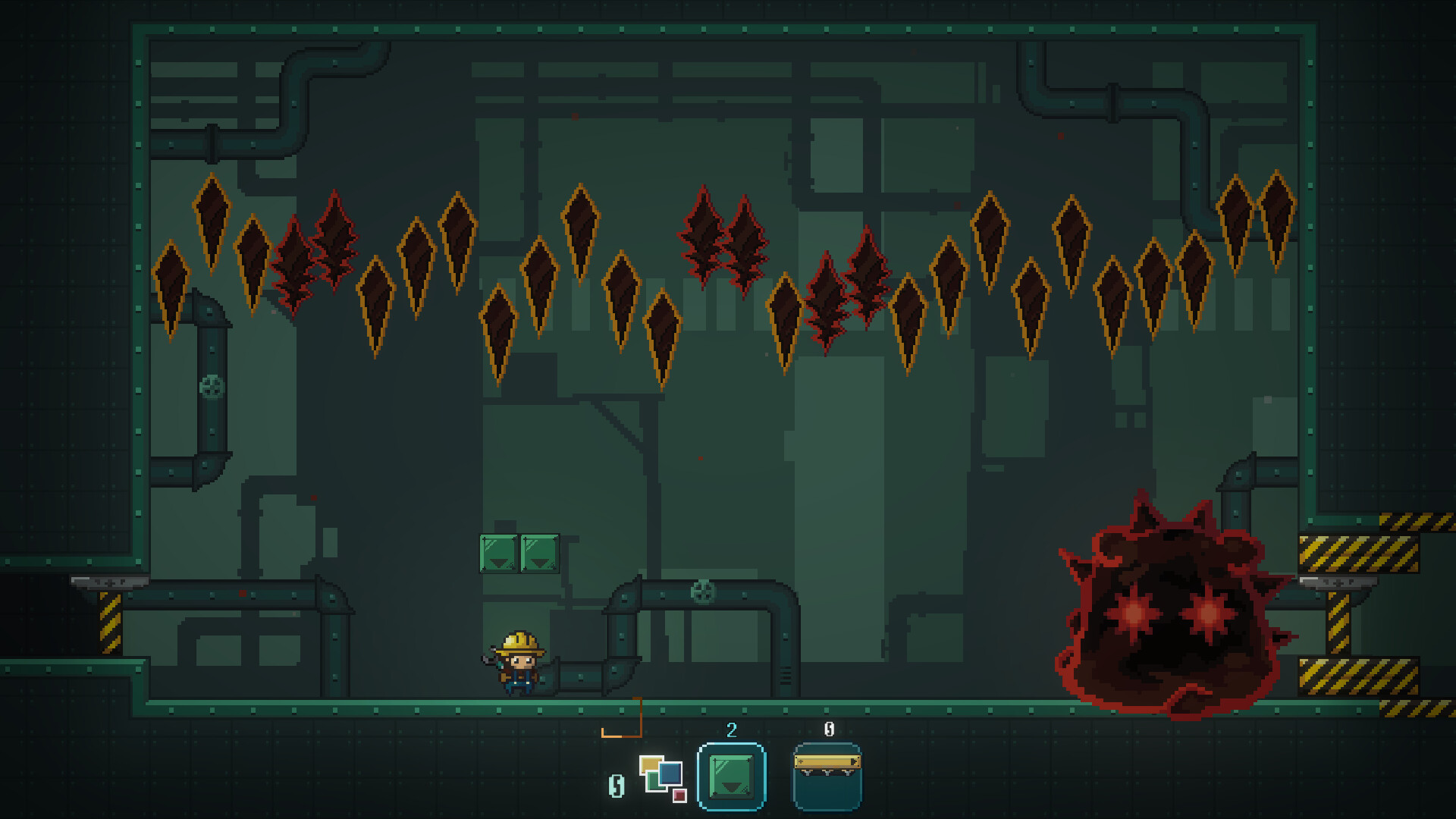Expand the down arrow inside the left green crate
1456x819 pixels.
click(x=499, y=563)
